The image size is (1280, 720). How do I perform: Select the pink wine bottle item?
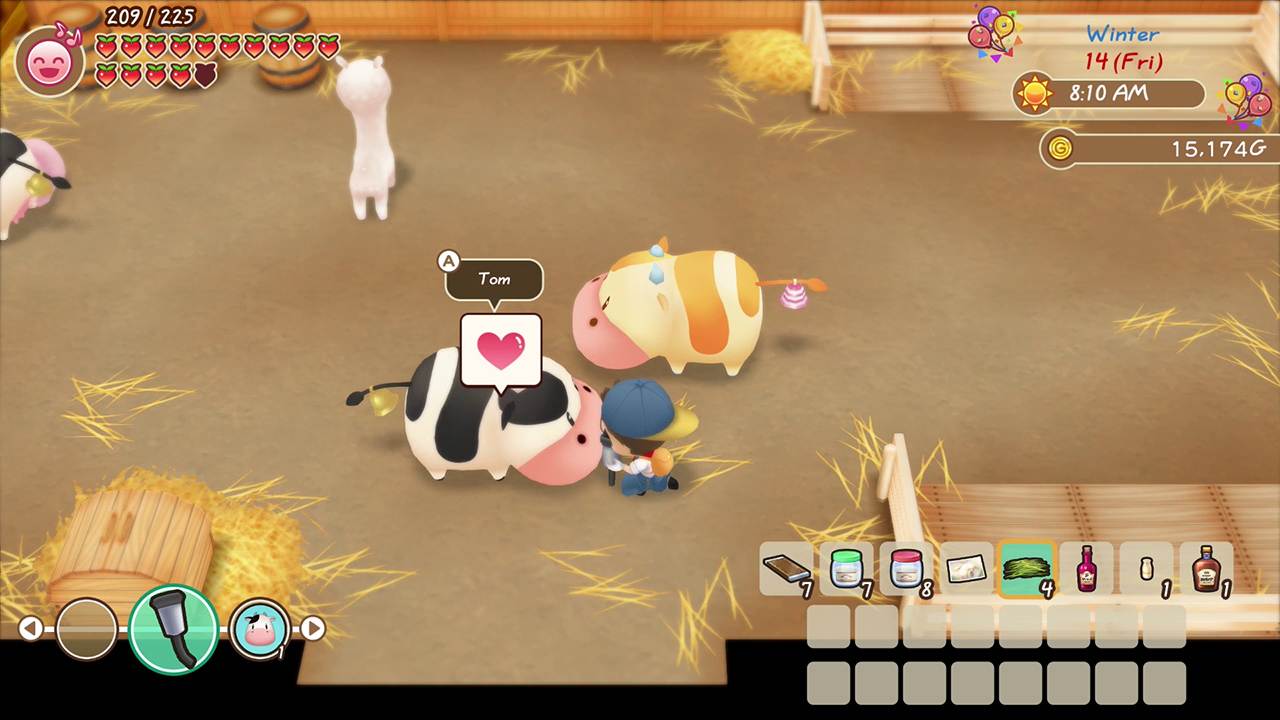click(1087, 570)
